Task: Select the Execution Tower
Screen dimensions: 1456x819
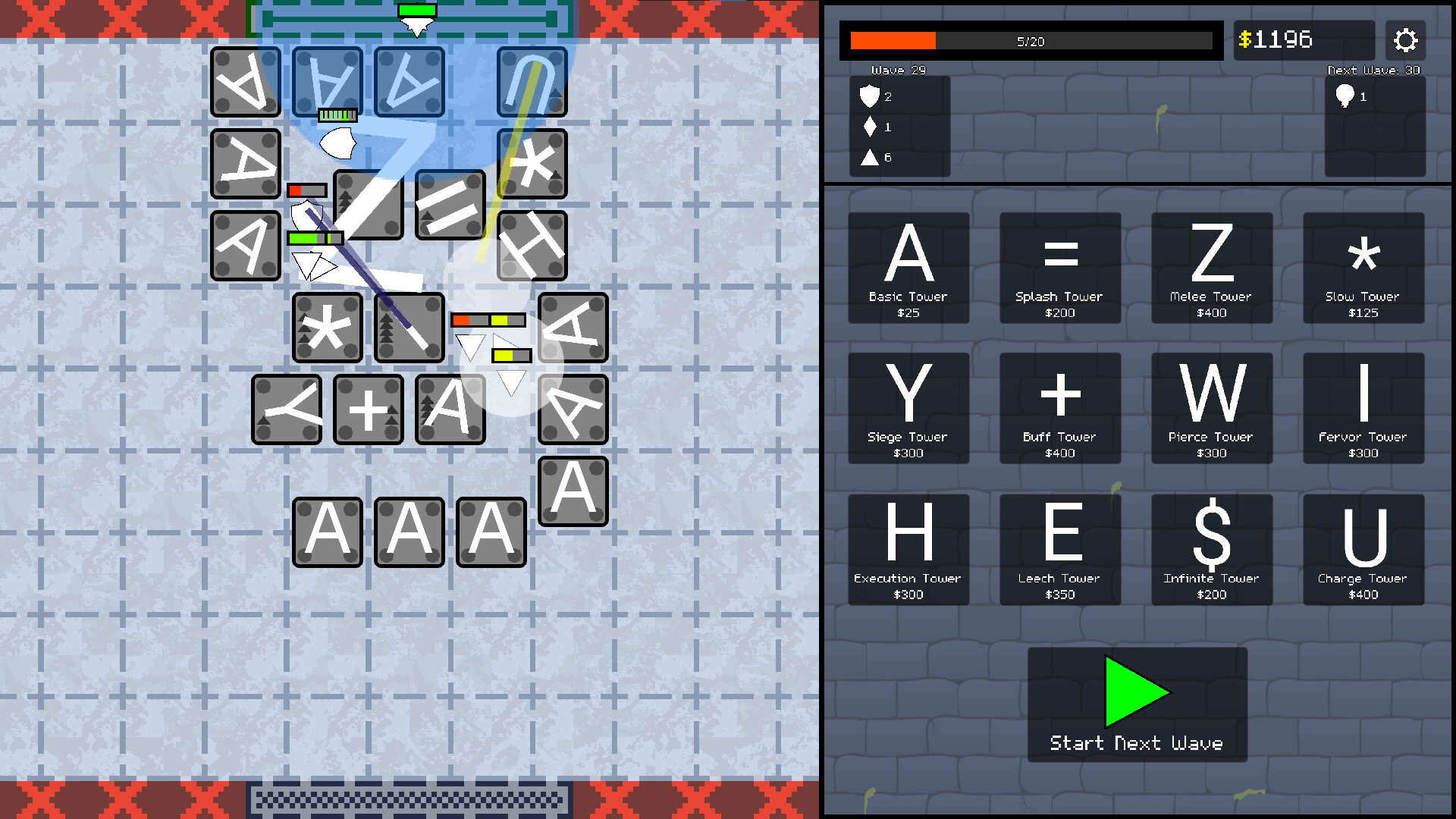Action: click(908, 549)
